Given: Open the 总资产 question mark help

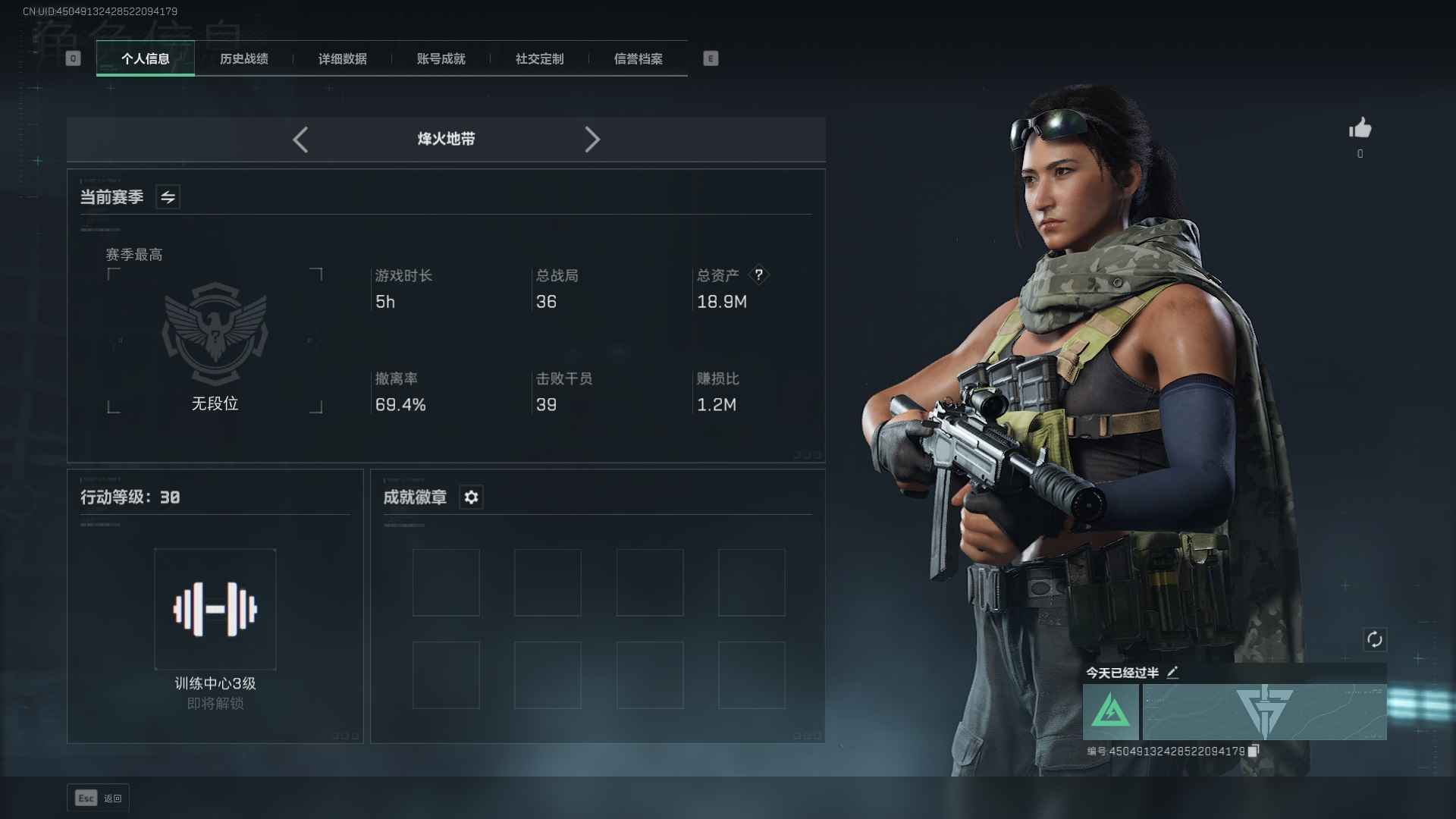Looking at the screenshot, I should 758,275.
